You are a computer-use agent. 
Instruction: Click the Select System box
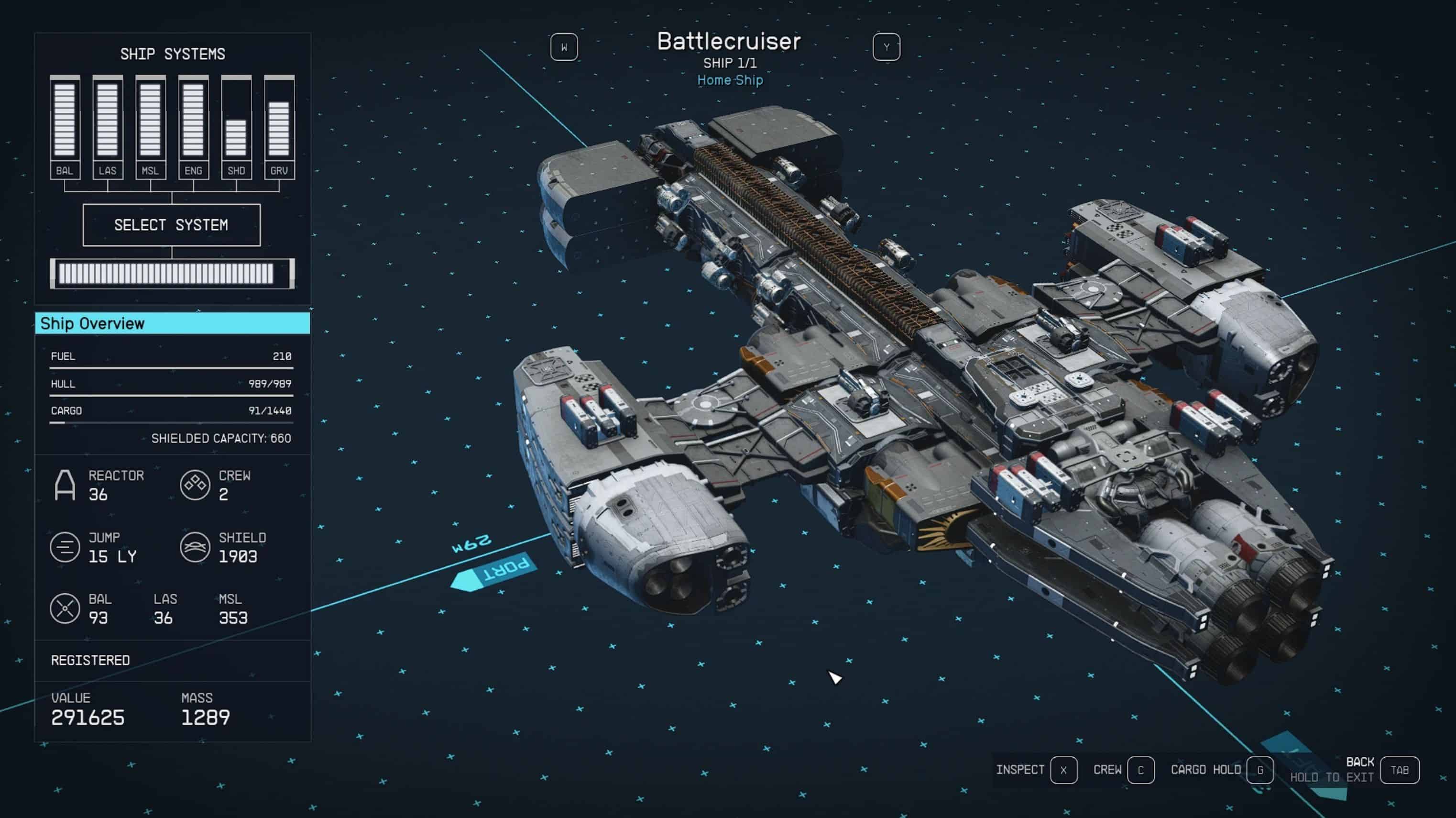[x=171, y=225]
